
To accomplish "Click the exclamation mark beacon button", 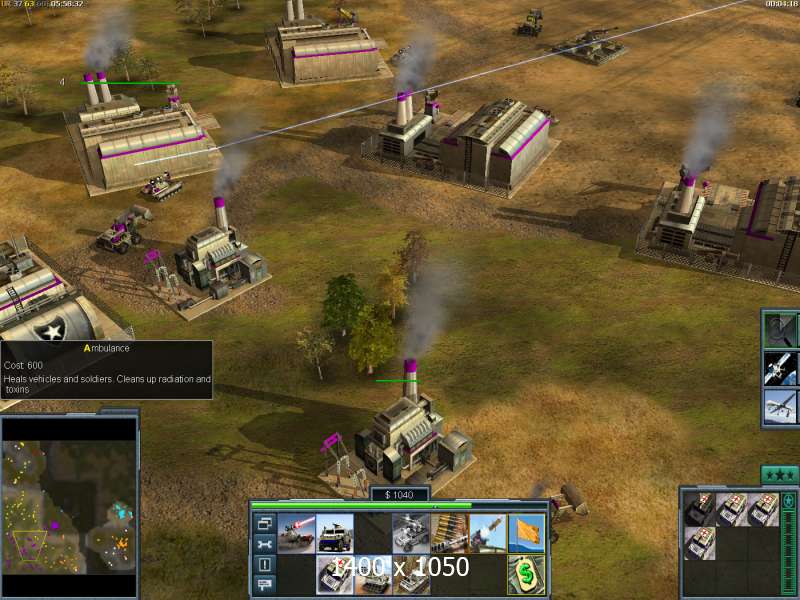I will pos(265,565).
